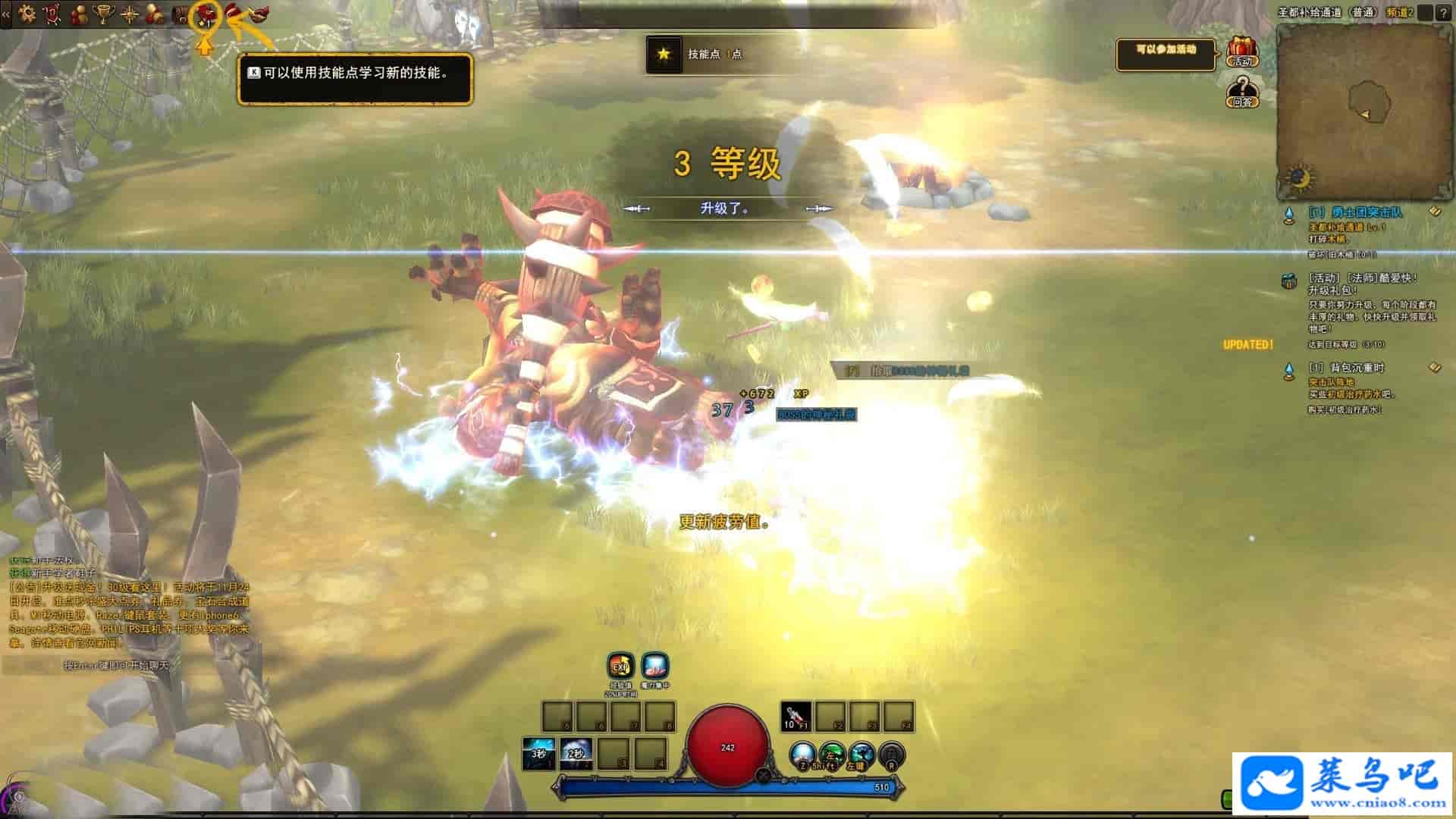Click the question mark help button above minimap
Viewport: 1456px width, 819px height.
click(x=1442, y=13)
